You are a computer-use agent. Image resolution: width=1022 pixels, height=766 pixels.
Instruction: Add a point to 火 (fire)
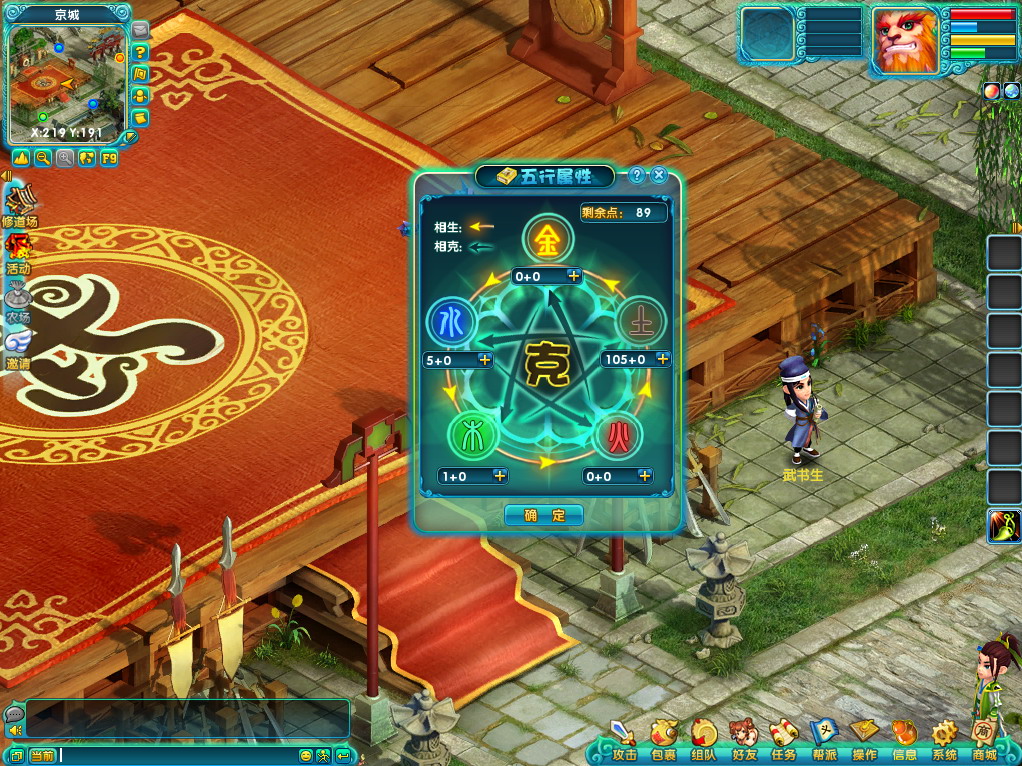(644, 476)
